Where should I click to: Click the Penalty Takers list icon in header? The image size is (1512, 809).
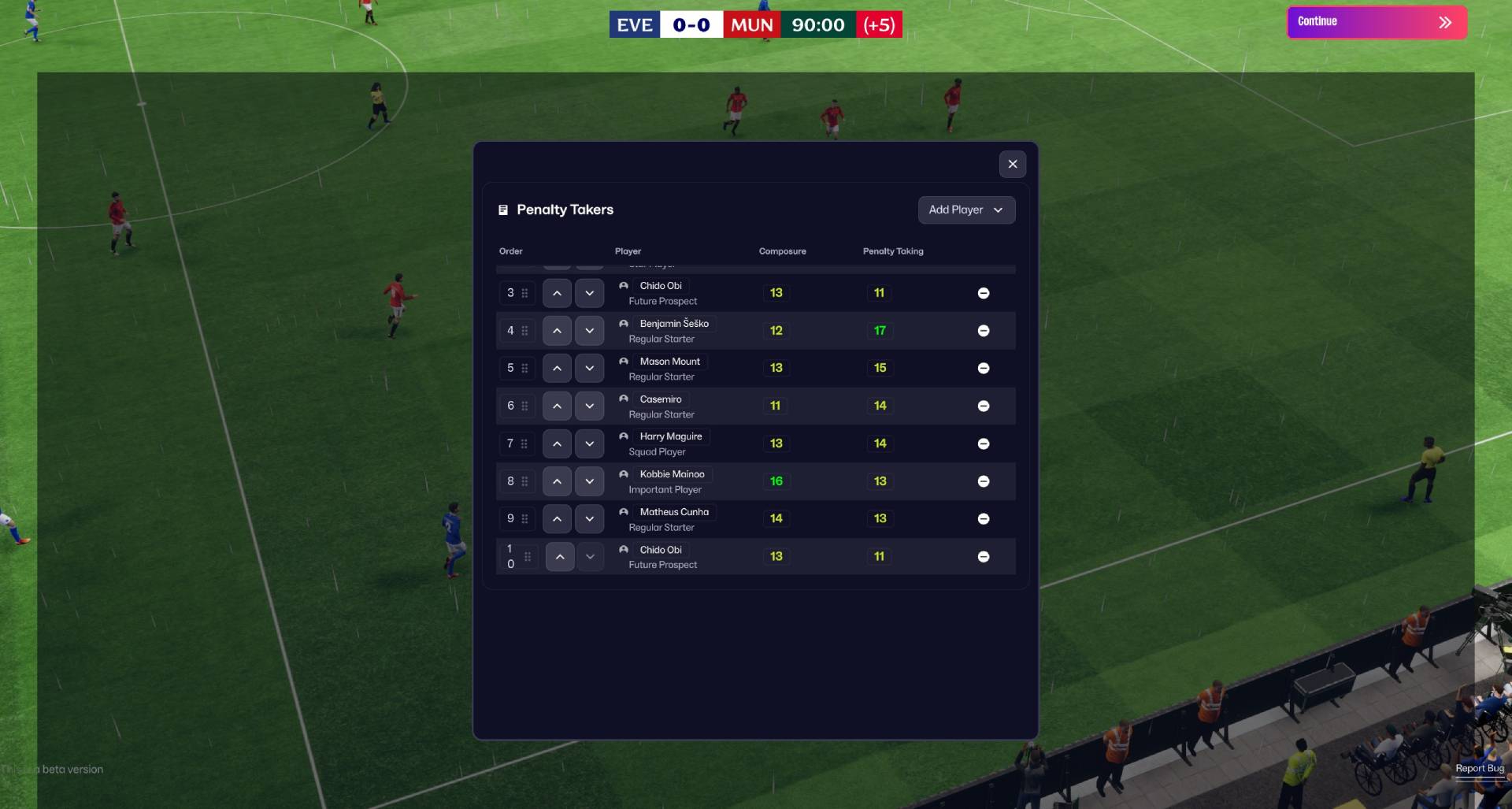point(502,210)
